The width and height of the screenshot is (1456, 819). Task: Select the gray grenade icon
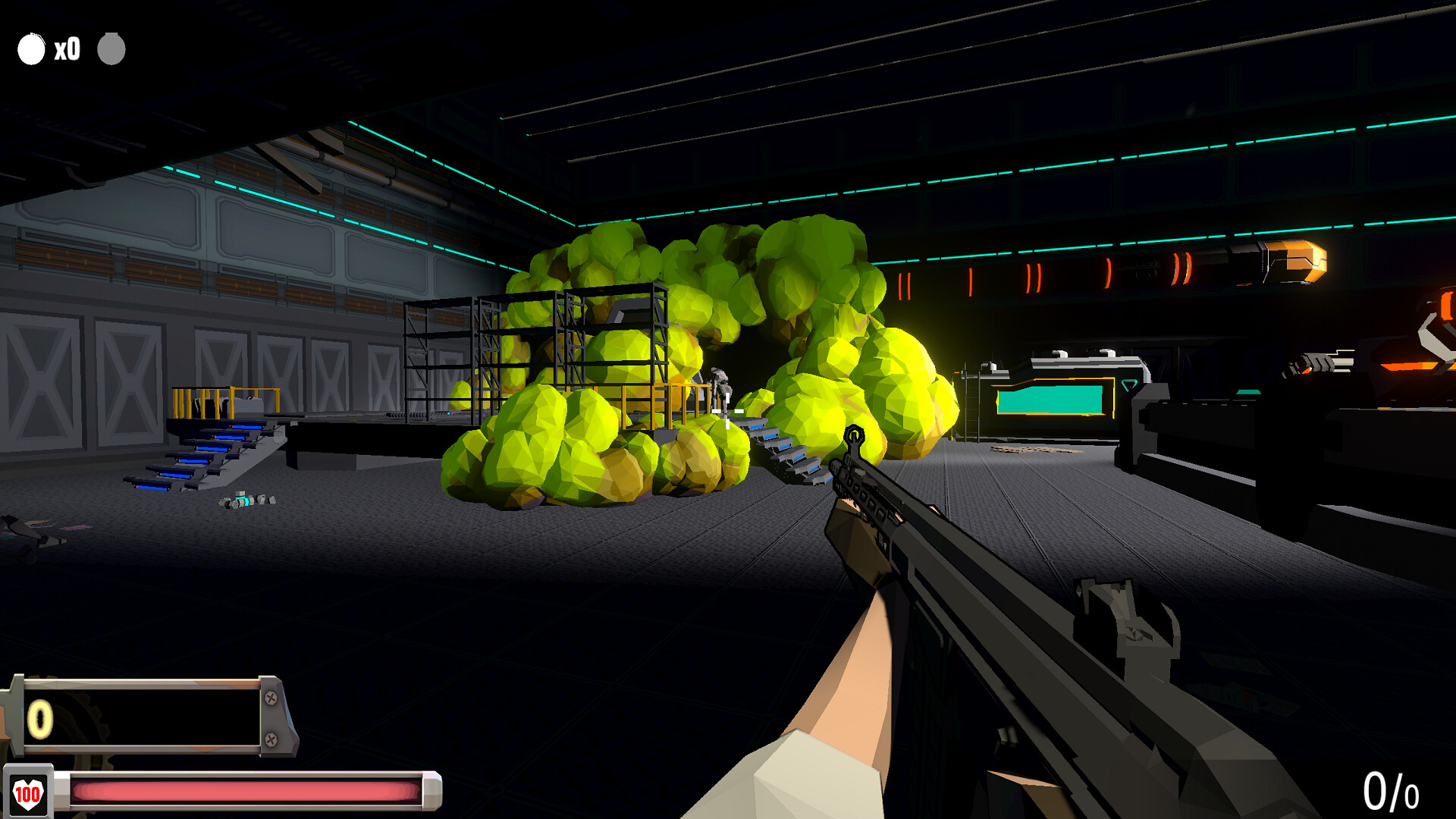click(111, 49)
